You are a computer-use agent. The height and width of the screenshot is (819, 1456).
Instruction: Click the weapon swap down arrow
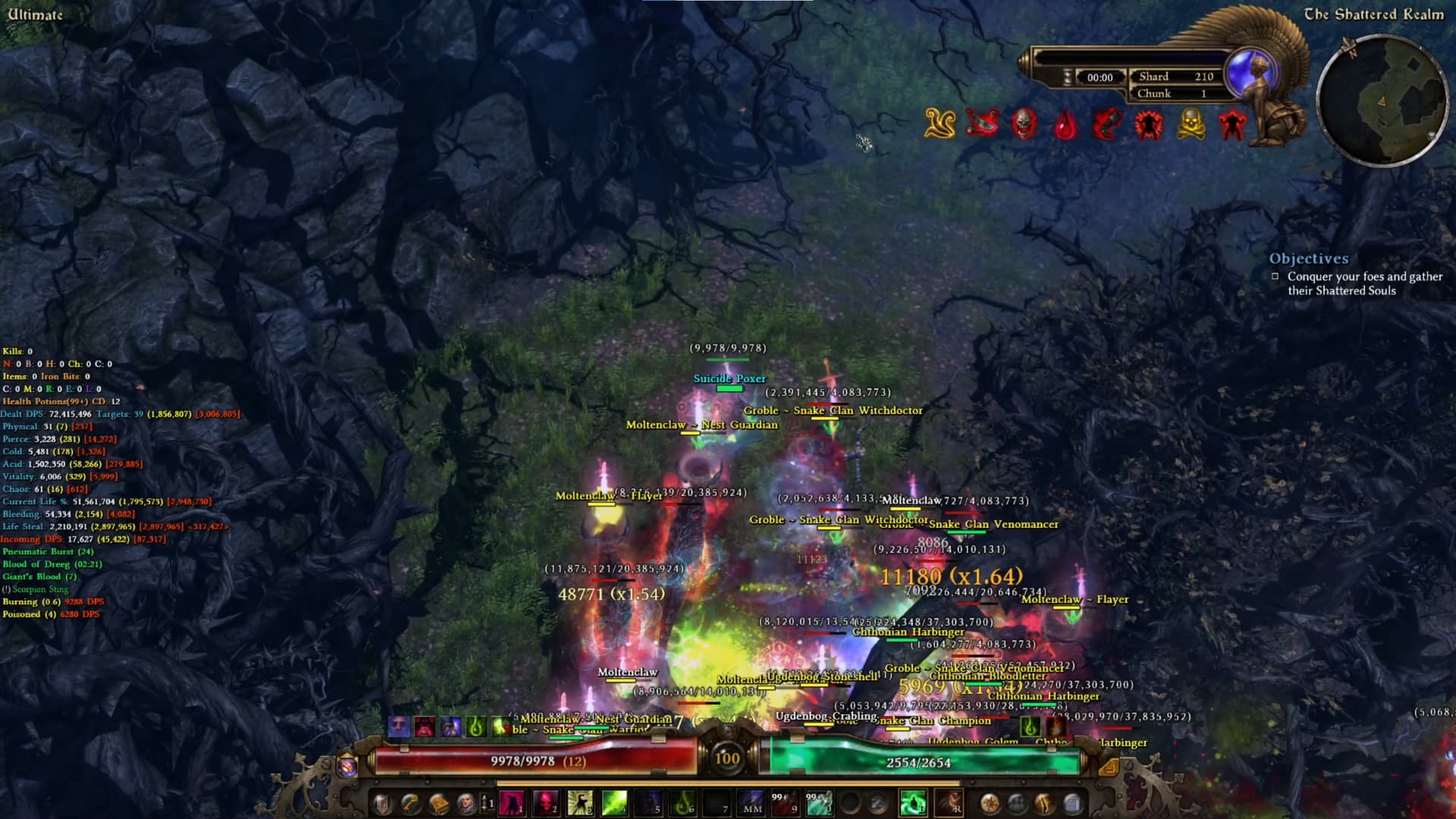[x=484, y=810]
